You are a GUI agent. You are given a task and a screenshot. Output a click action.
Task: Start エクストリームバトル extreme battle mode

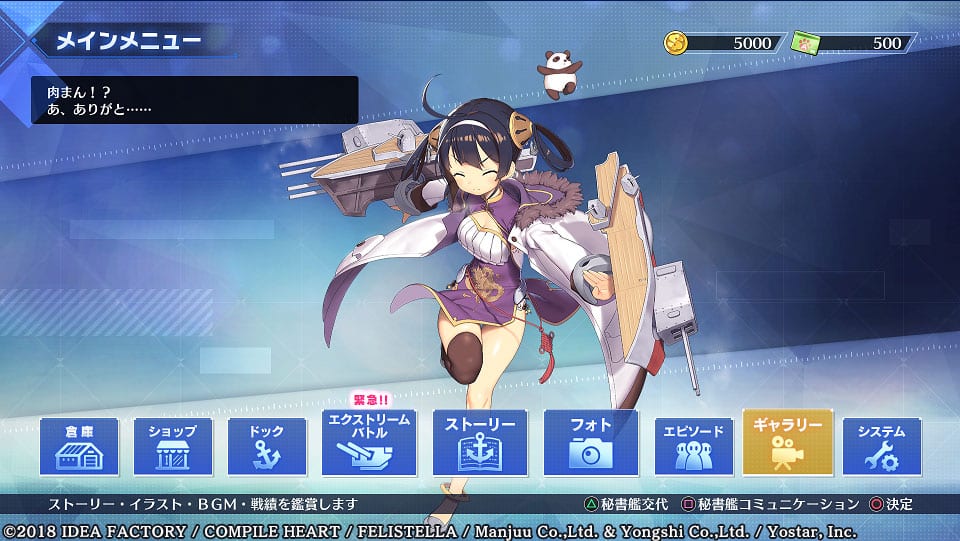click(x=369, y=443)
